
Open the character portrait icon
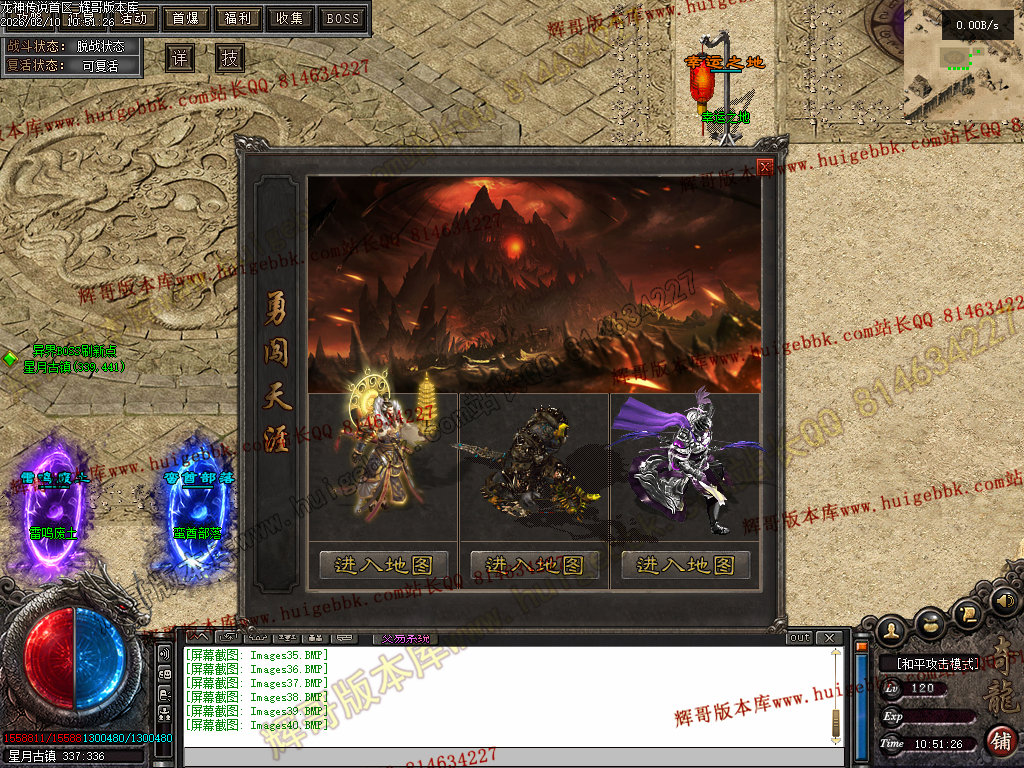click(892, 628)
